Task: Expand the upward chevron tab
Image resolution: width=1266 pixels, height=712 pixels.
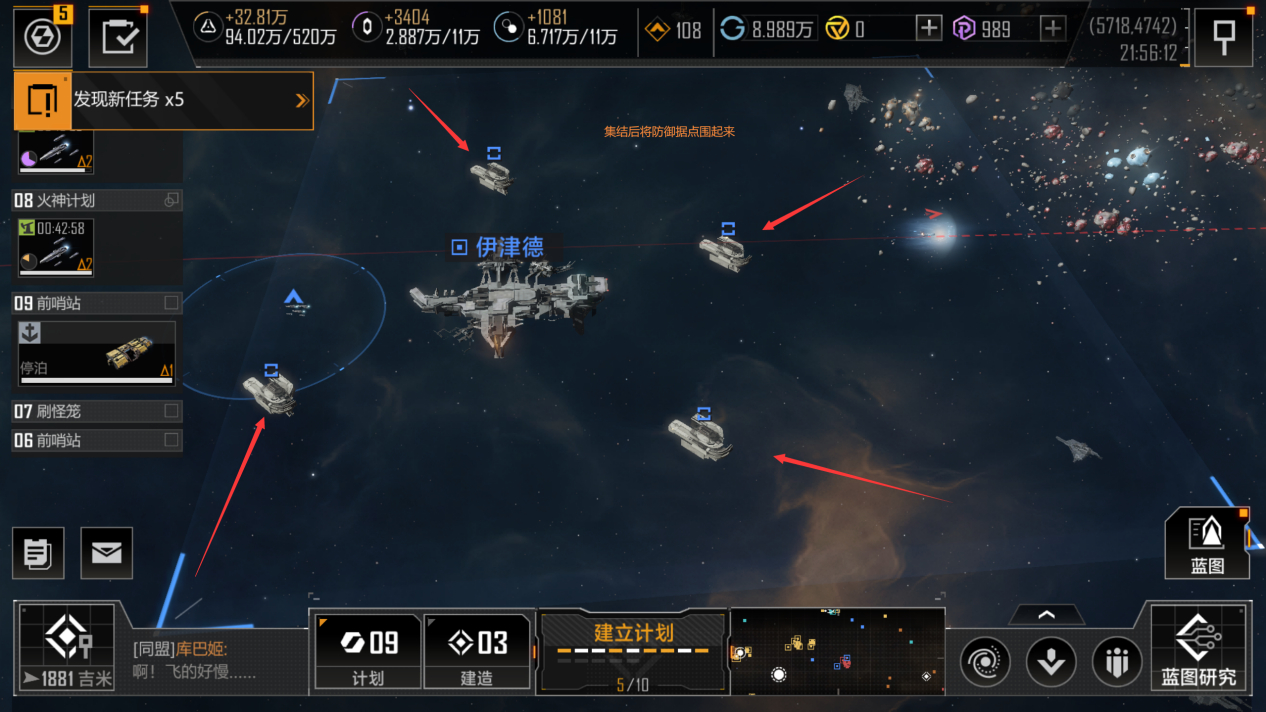Action: [x=1046, y=615]
